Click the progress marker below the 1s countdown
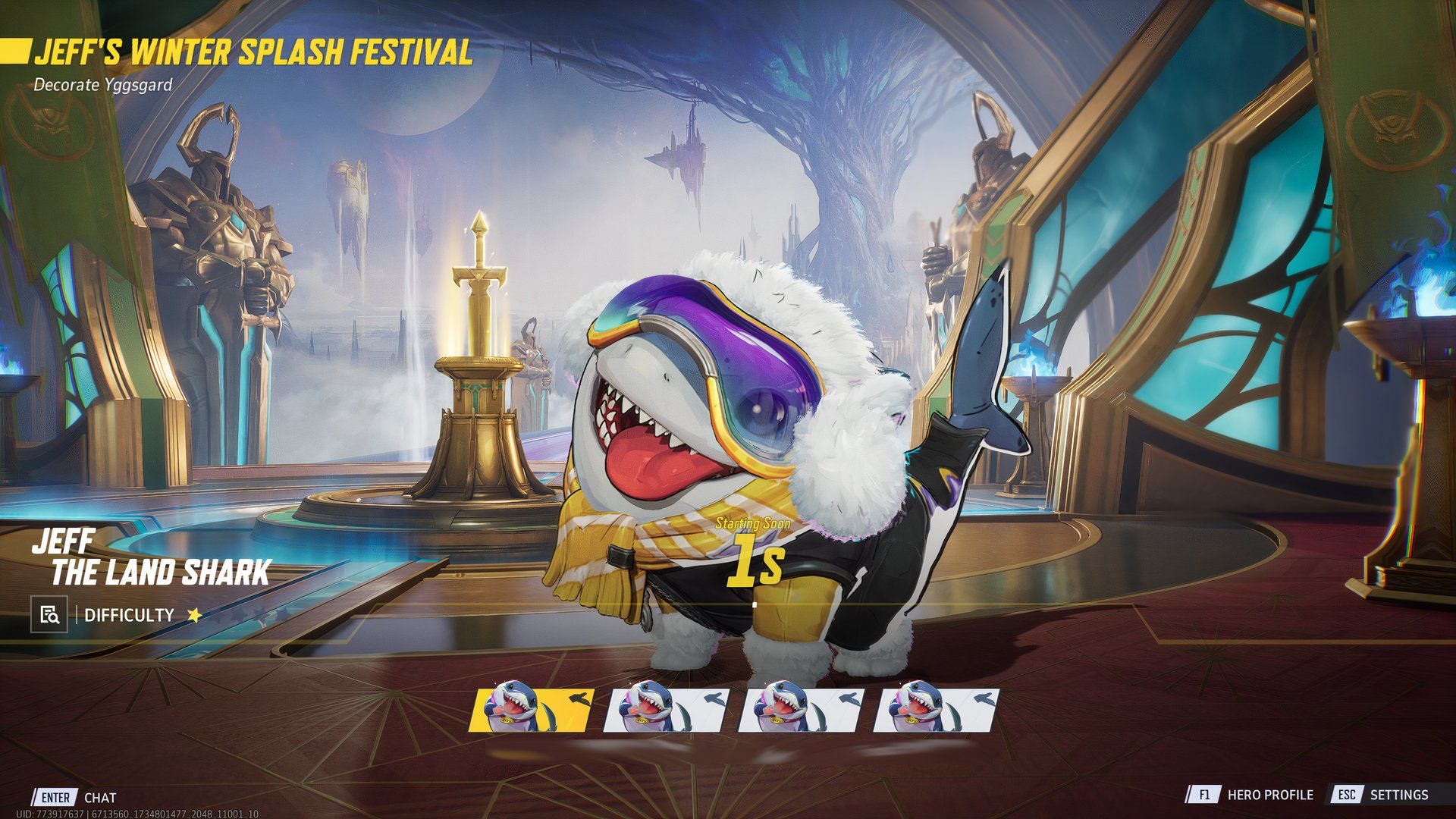 756,603
